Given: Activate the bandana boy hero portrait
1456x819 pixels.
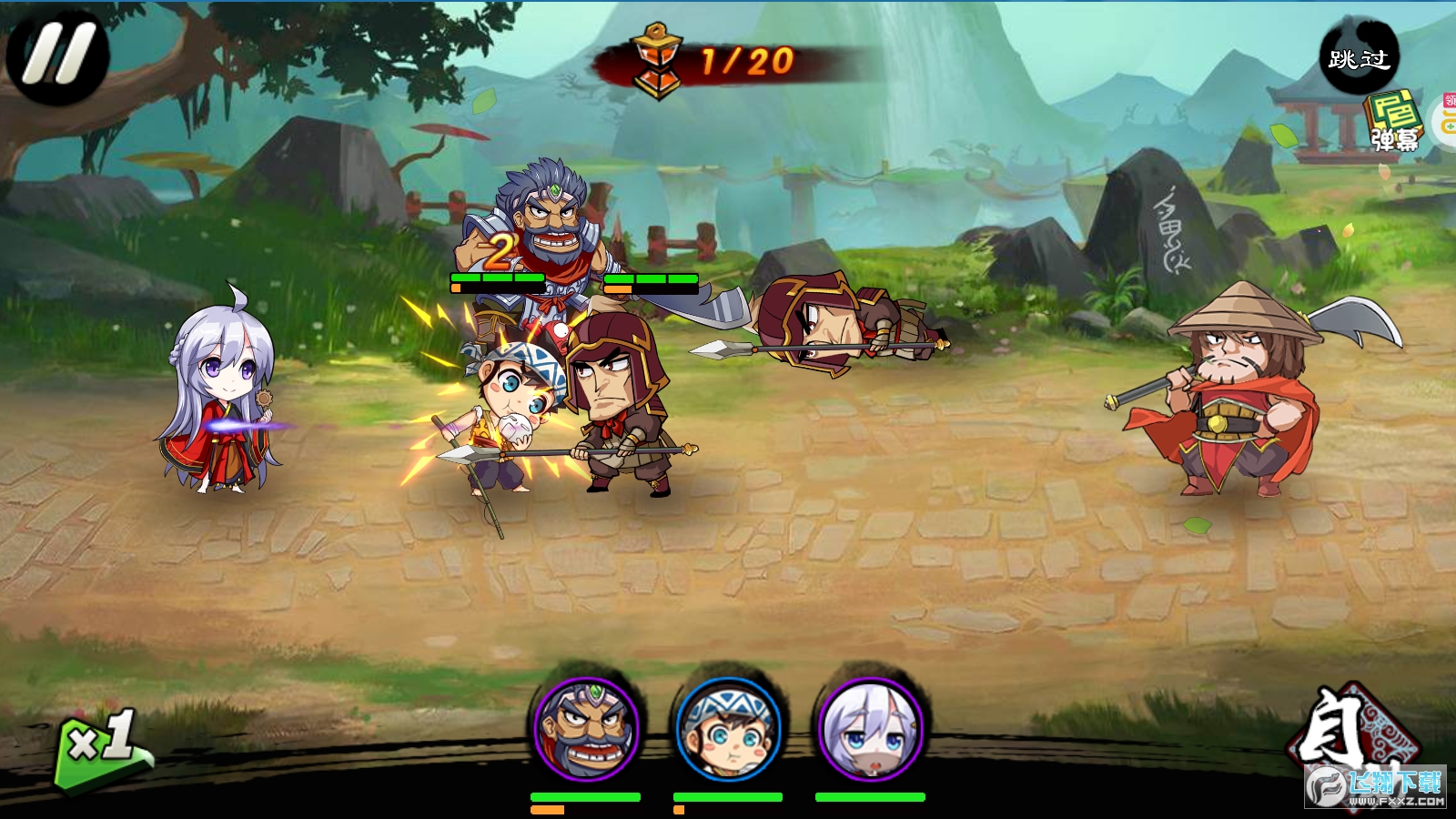Looking at the screenshot, I should [728, 728].
